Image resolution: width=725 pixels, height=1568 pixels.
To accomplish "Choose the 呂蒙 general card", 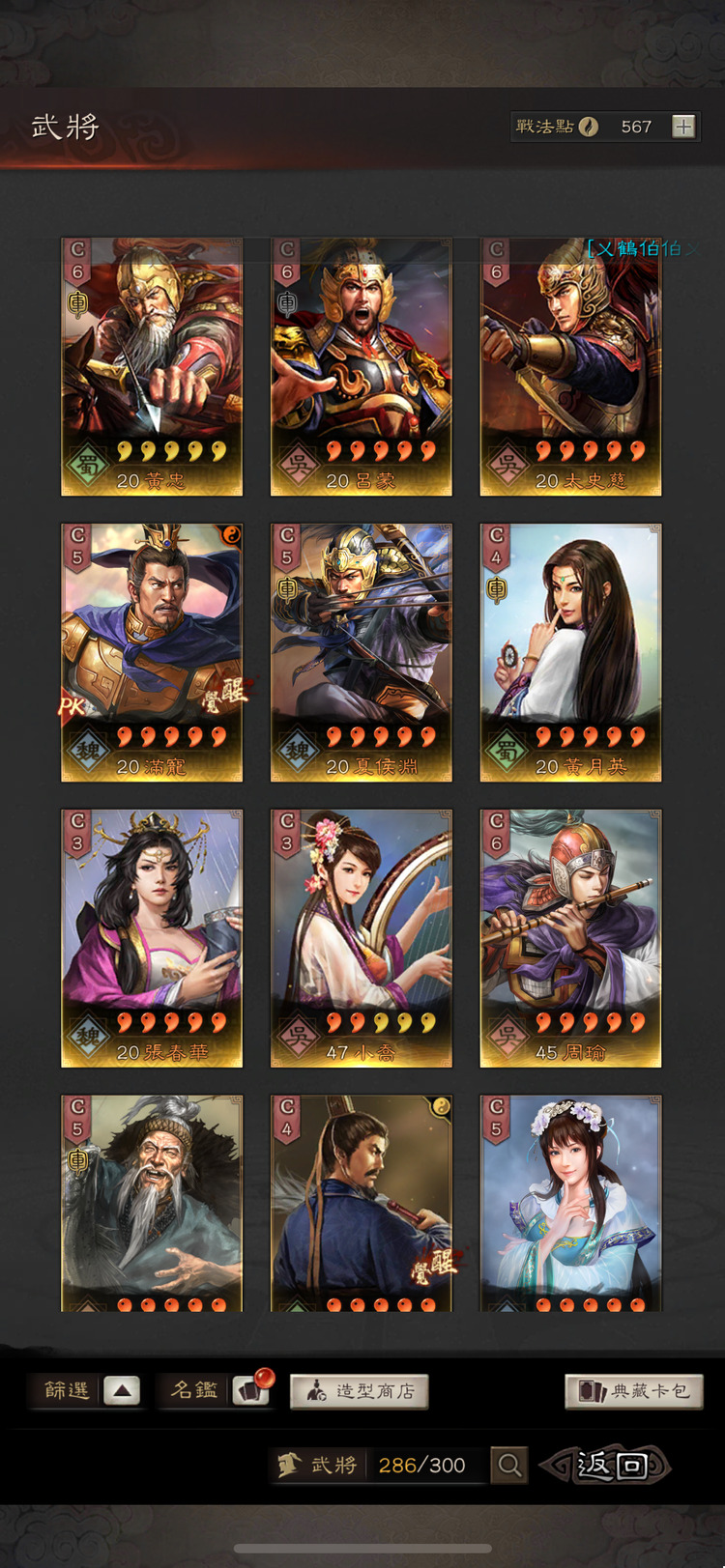I will (x=362, y=367).
